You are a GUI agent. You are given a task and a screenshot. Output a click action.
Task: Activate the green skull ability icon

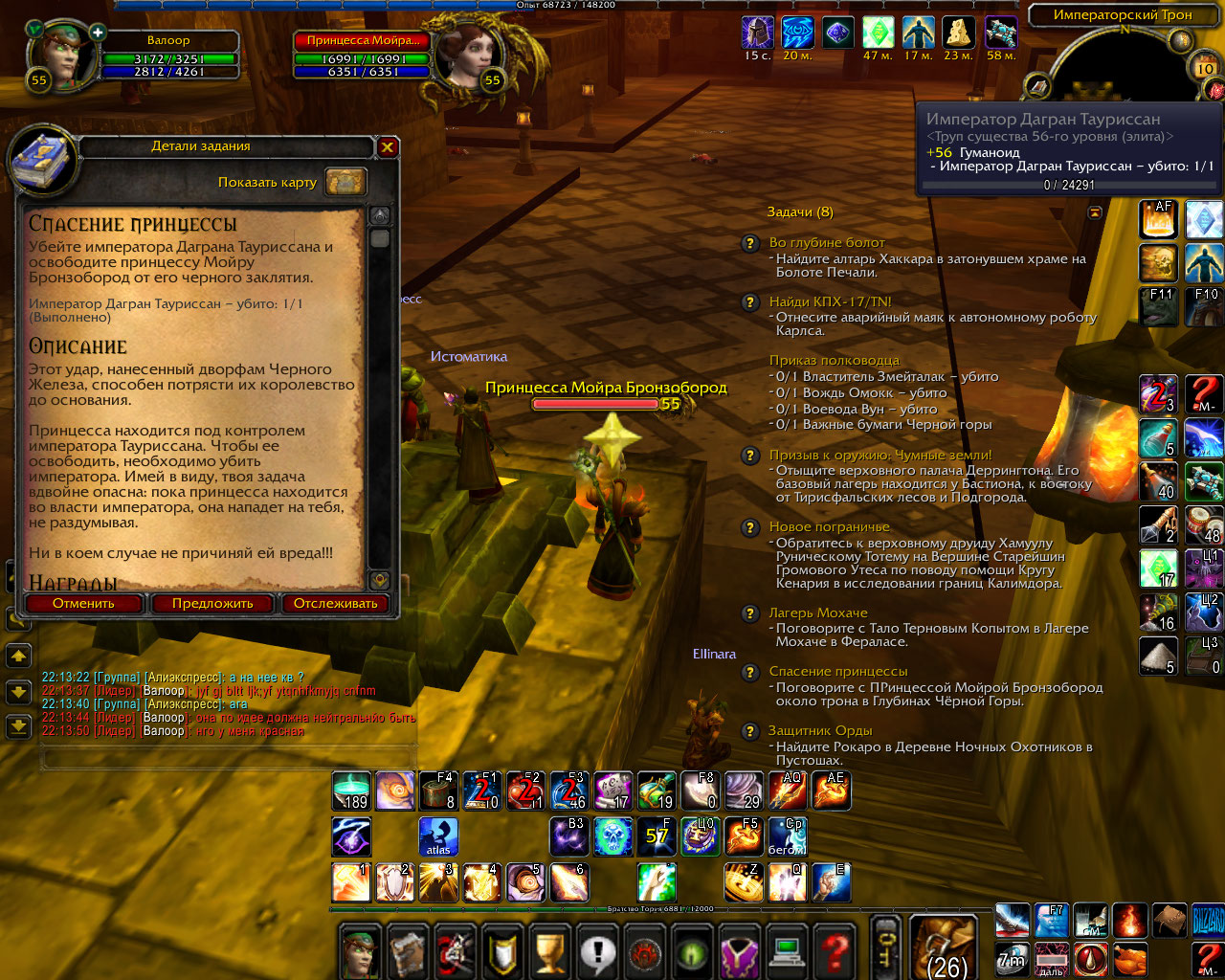pos(613,836)
